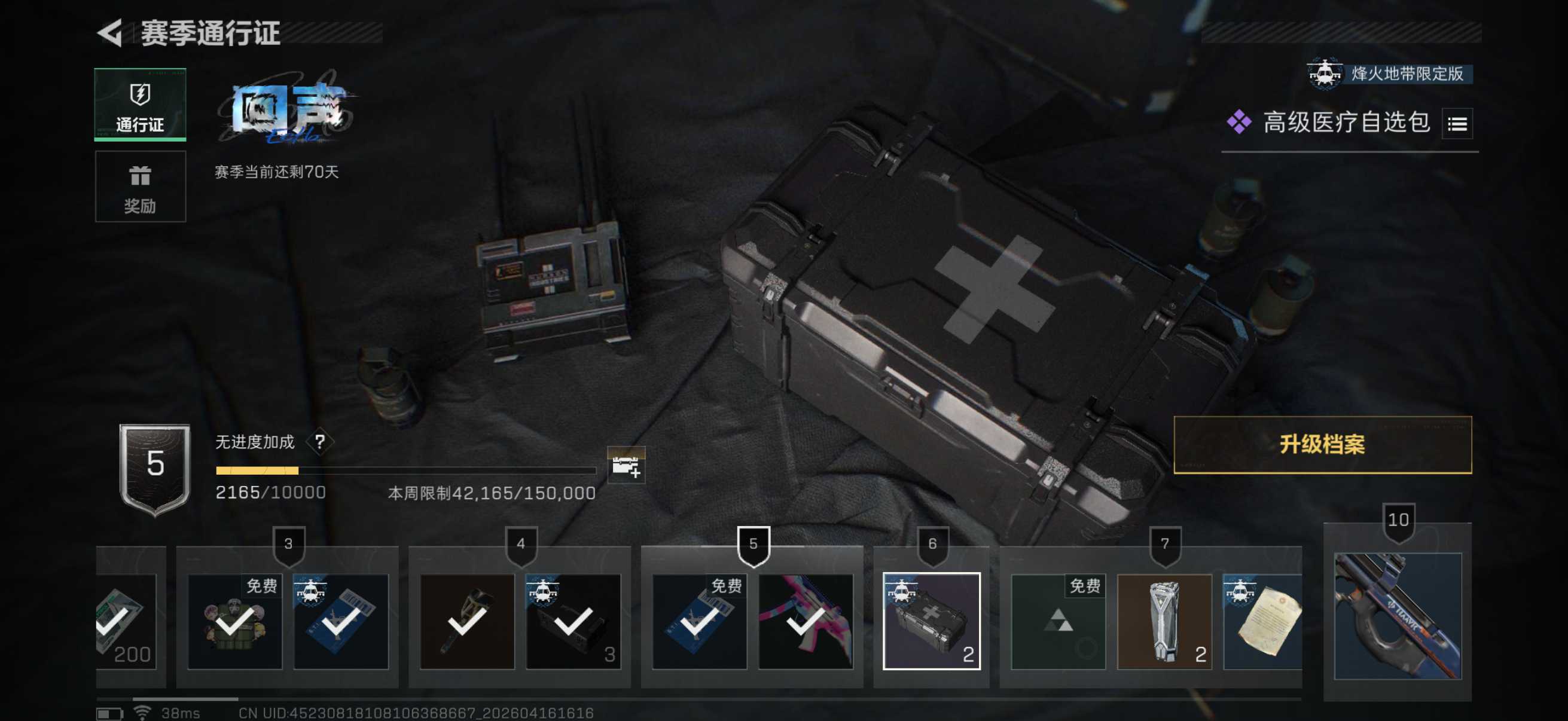The height and width of the screenshot is (721, 1568).
Task: Select the level 5 free blue ticket reward
Action: click(x=698, y=621)
